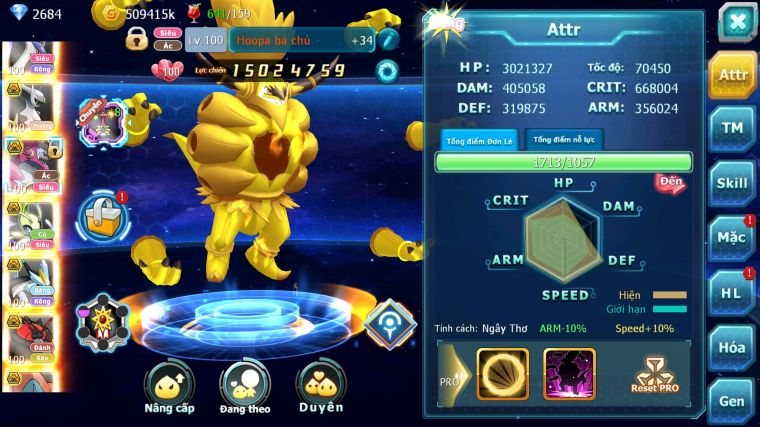Image resolution: width=760 pixels, height=427 pixels.
Task: Toggle the Đang theo follow button
Action: 244,386
